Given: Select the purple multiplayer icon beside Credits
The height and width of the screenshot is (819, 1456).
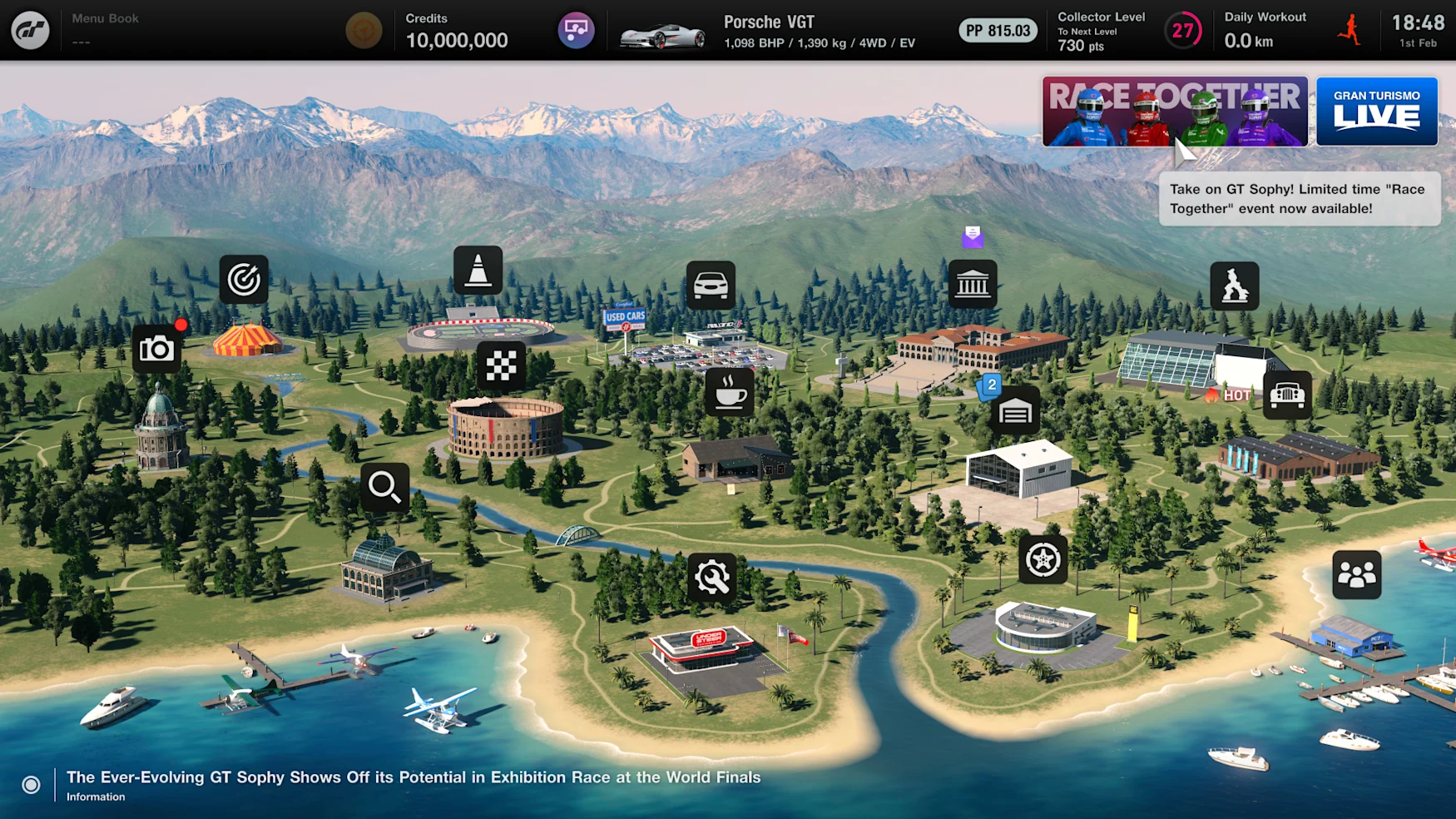Looking at the screenshot, I should tap(576, 31).
